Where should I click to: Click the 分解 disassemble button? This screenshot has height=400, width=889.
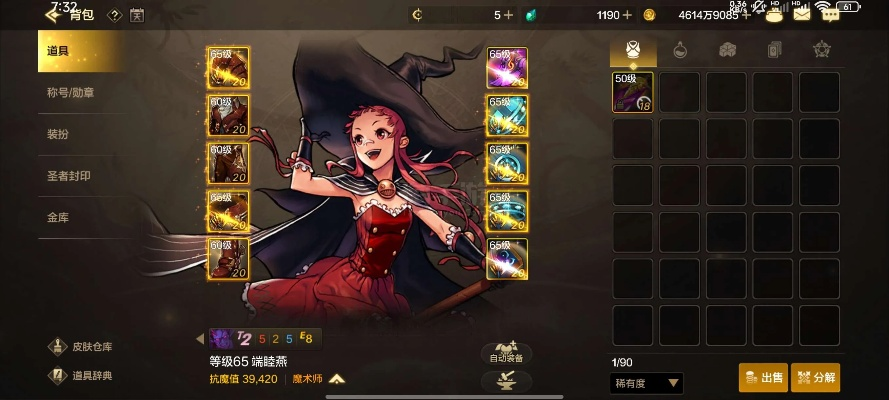(x=815, y=378)
